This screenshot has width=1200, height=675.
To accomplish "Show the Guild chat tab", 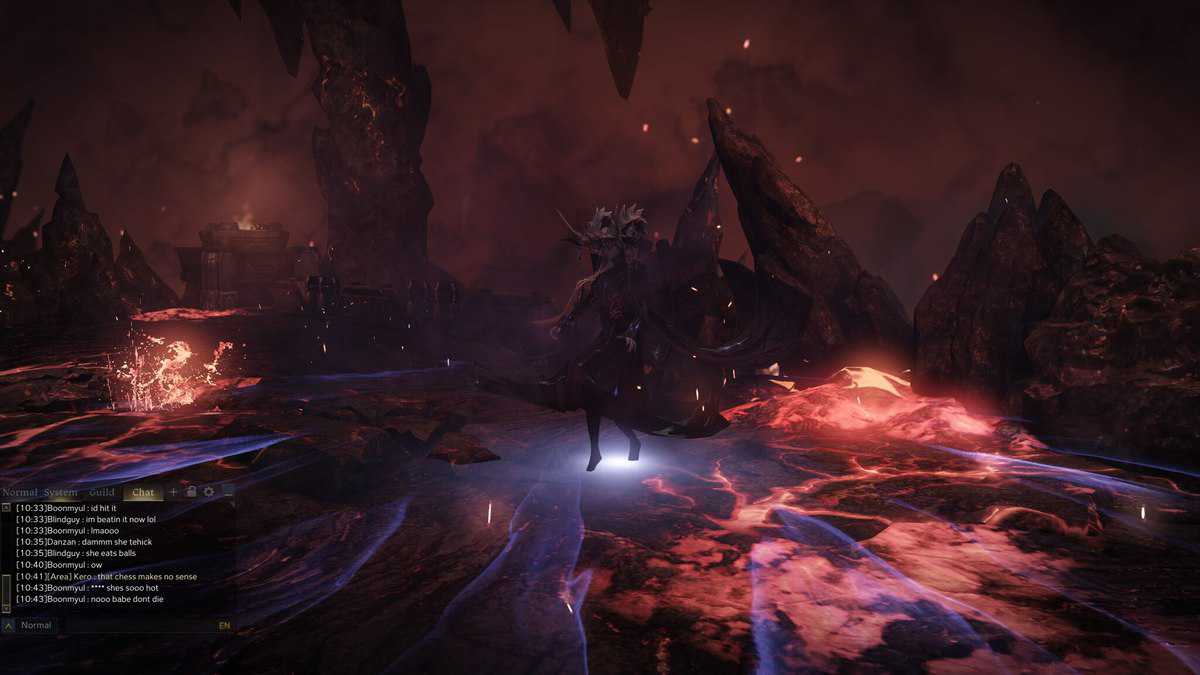I will click(102, 492).
